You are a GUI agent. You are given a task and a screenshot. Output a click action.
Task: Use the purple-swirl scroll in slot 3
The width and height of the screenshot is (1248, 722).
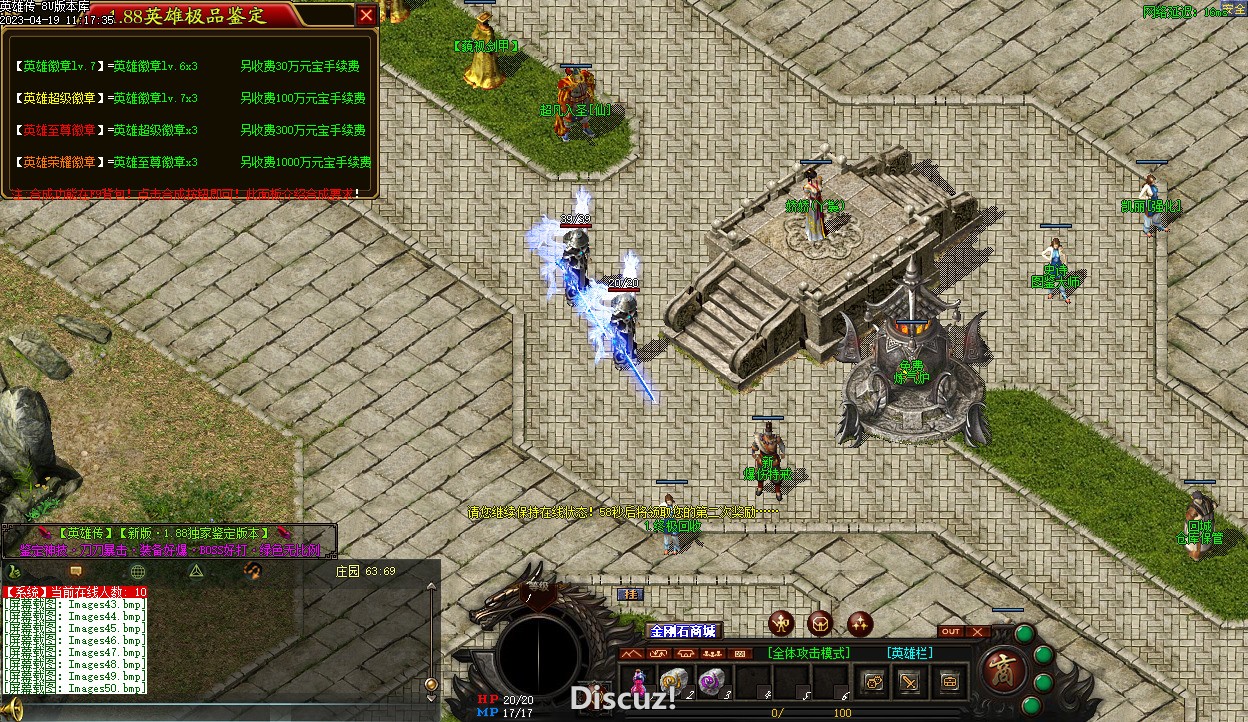click(711, 681)
